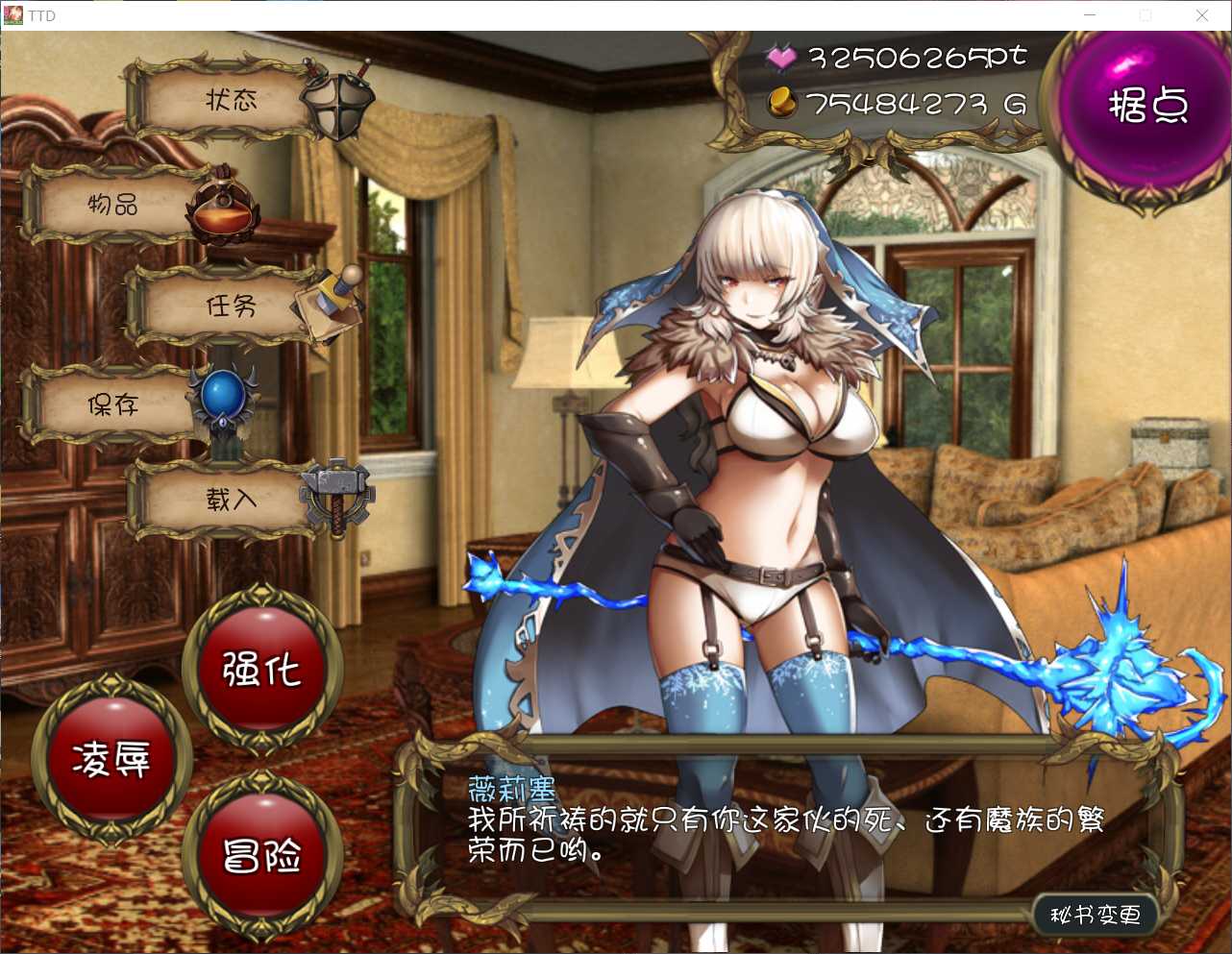Open the 任务 quests menu
The image size is (1232, 954).
pos(231,306)
